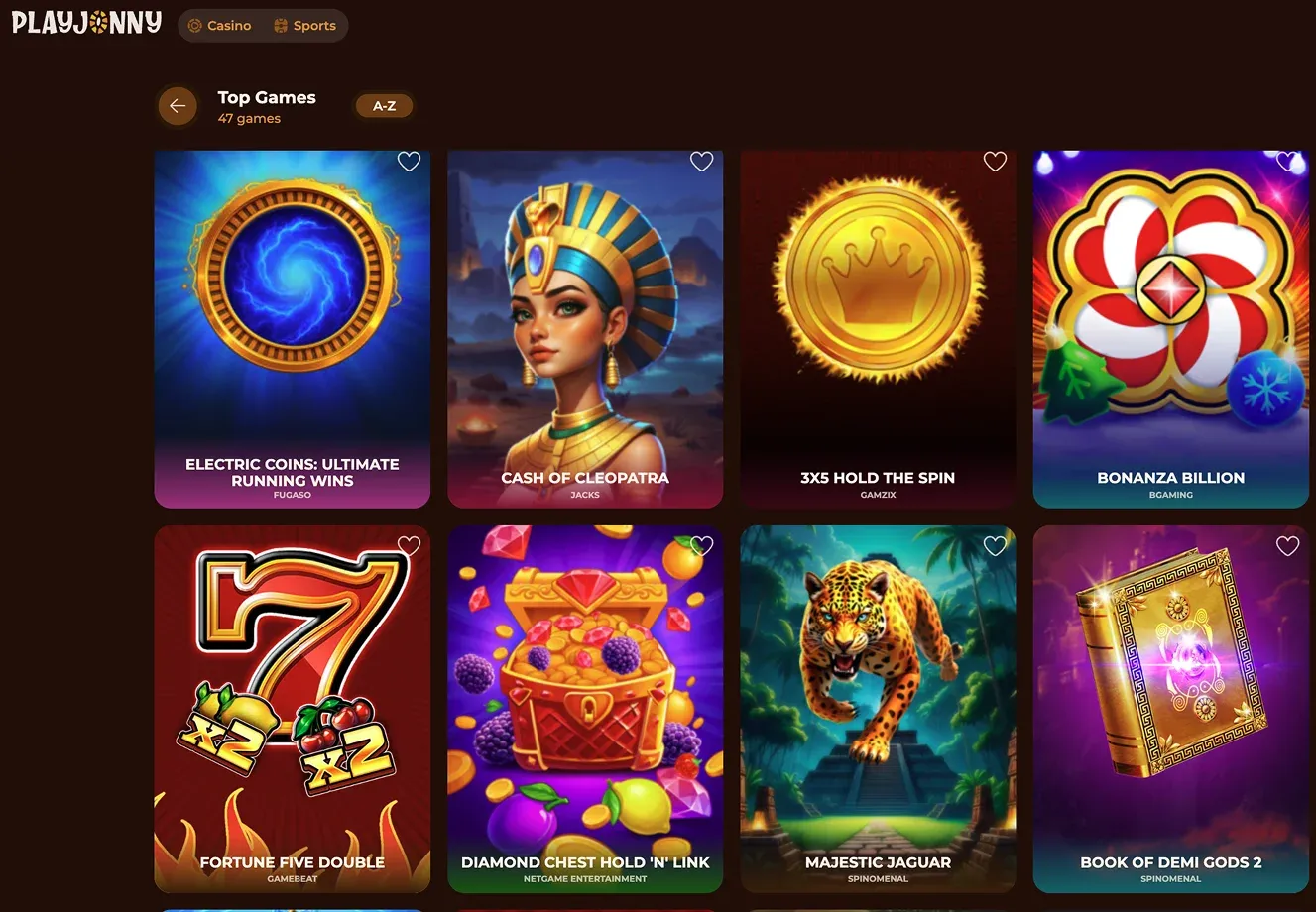Tap the heart icon on Fortune Five Double
1316x912 pixels.
pyautogui.click(x=409, y=545)
